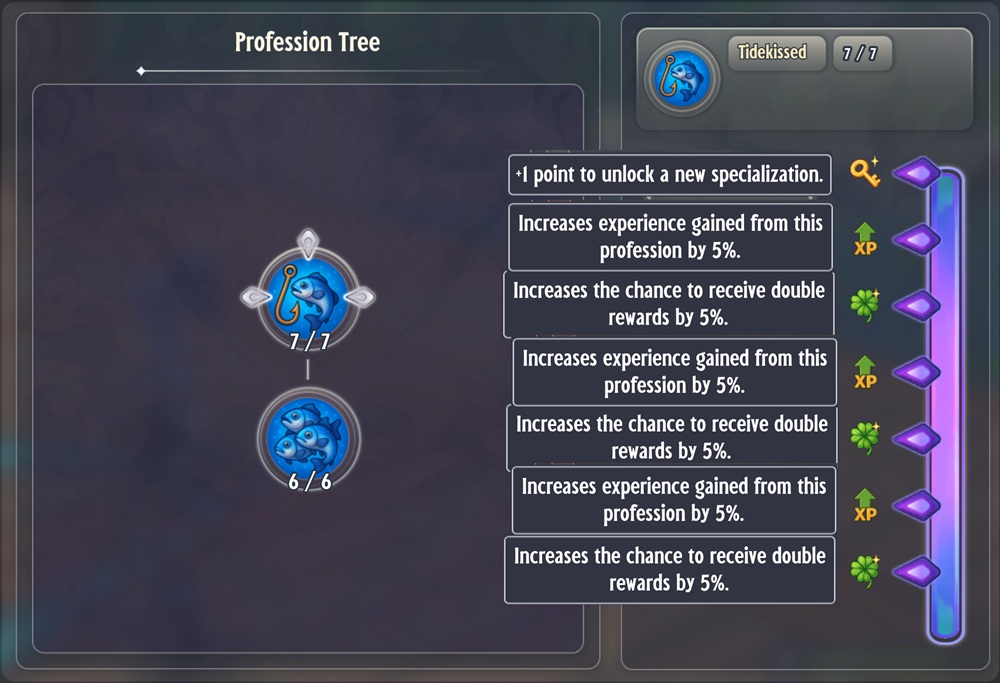The image size is (1000, 683).
Task: Select the fish hook node in the tree
Action: tap(308, 295)
